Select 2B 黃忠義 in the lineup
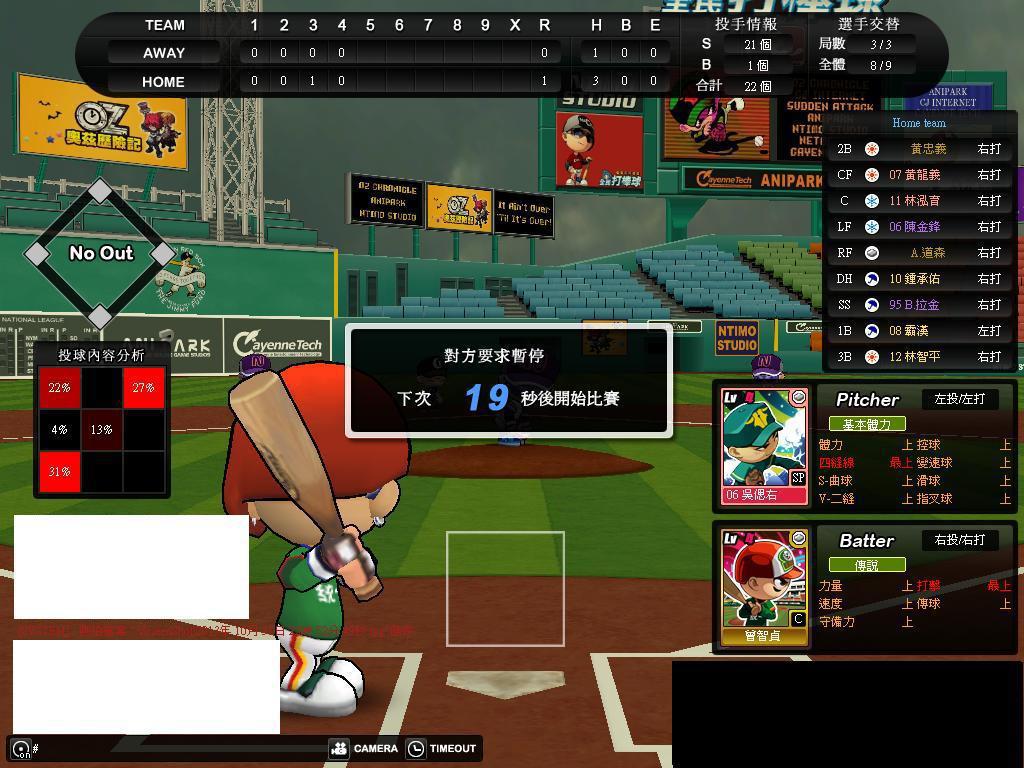Viewport: 1024px width, 768px height. (920, 149)
